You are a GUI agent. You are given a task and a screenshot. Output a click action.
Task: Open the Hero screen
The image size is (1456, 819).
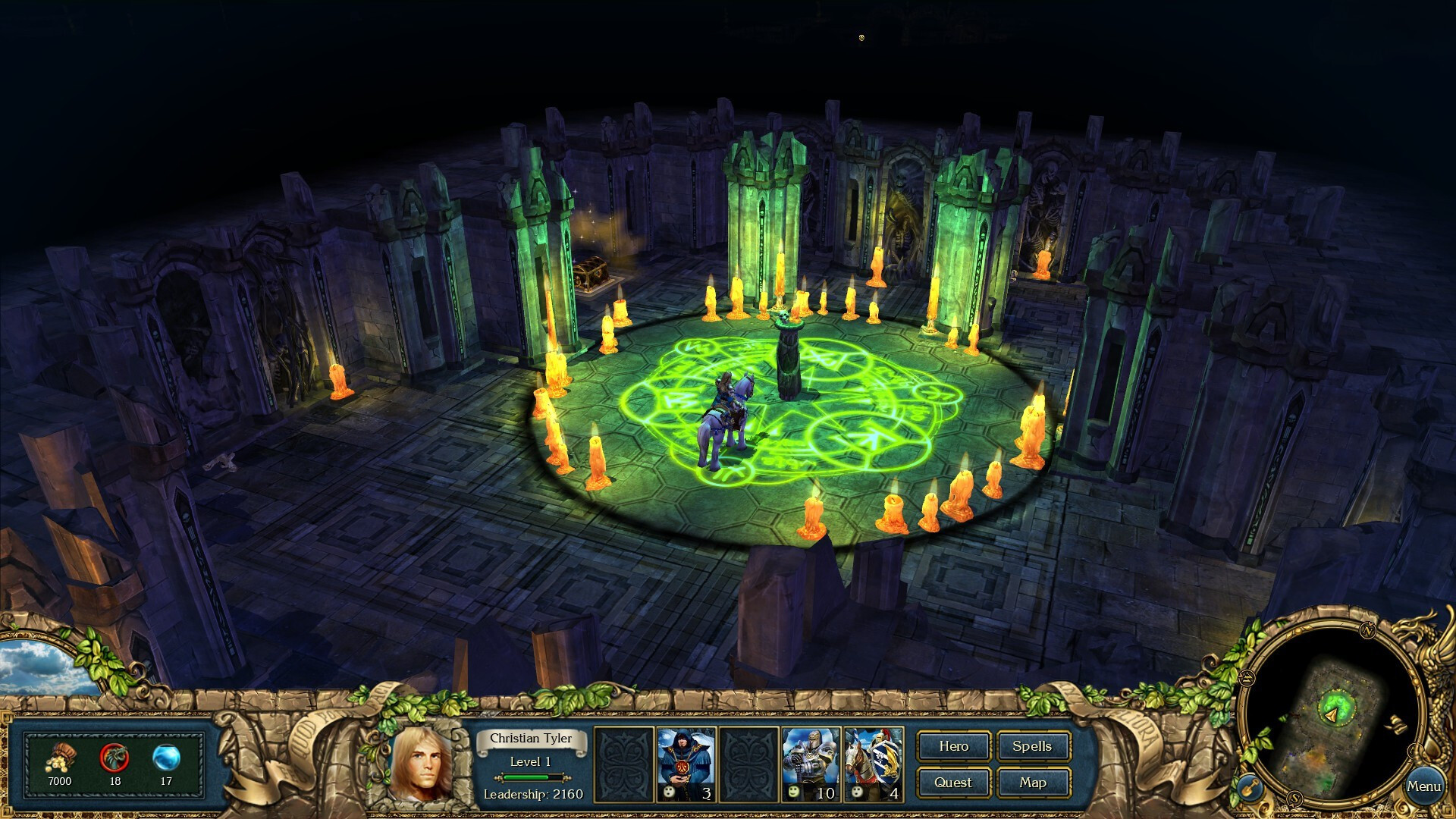click(953, 746)
